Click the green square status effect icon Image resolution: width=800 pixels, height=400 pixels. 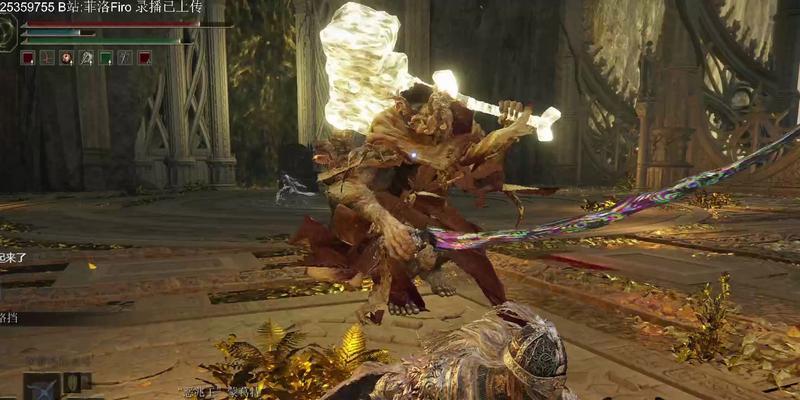pos(106,58)
